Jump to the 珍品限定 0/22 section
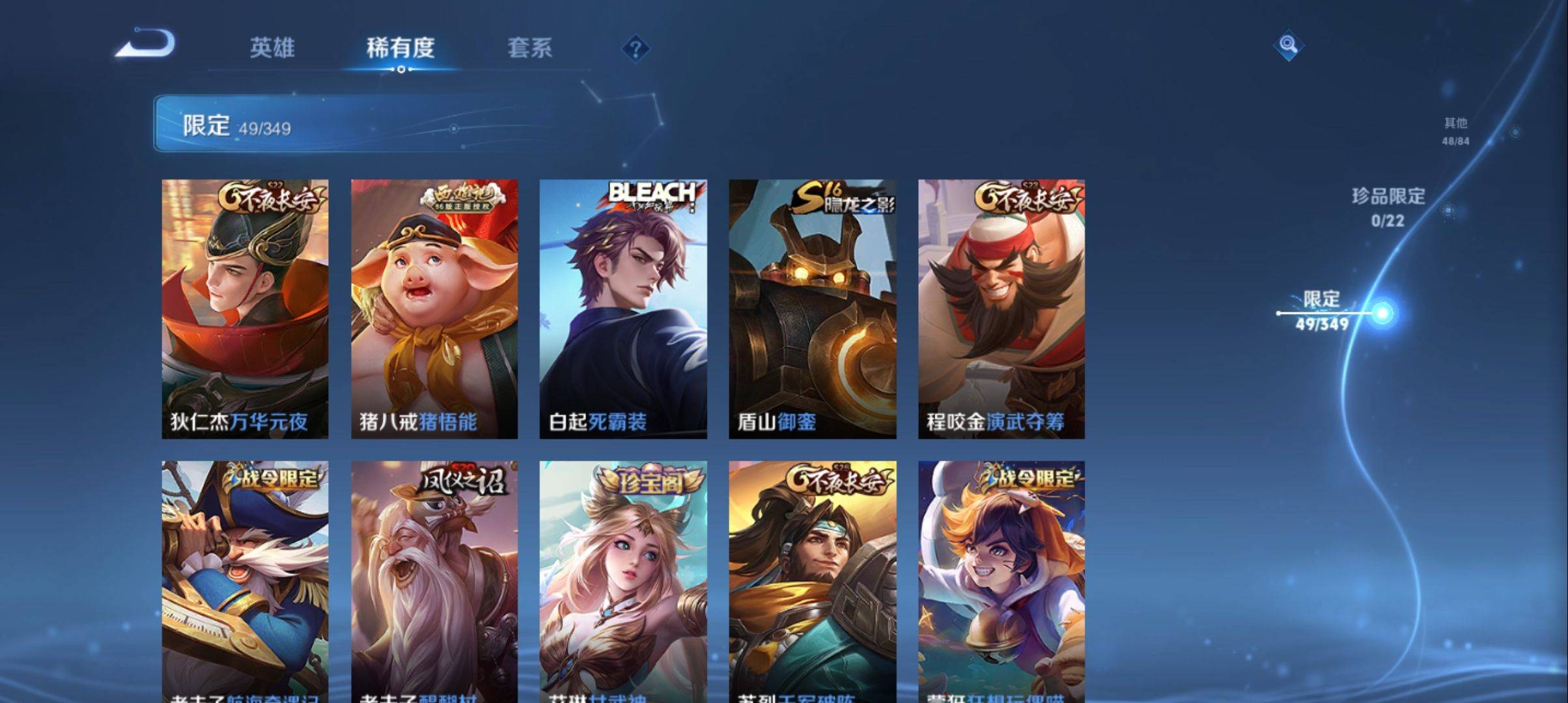The height and width of the screenshot is (703, 1568). 1388,207
